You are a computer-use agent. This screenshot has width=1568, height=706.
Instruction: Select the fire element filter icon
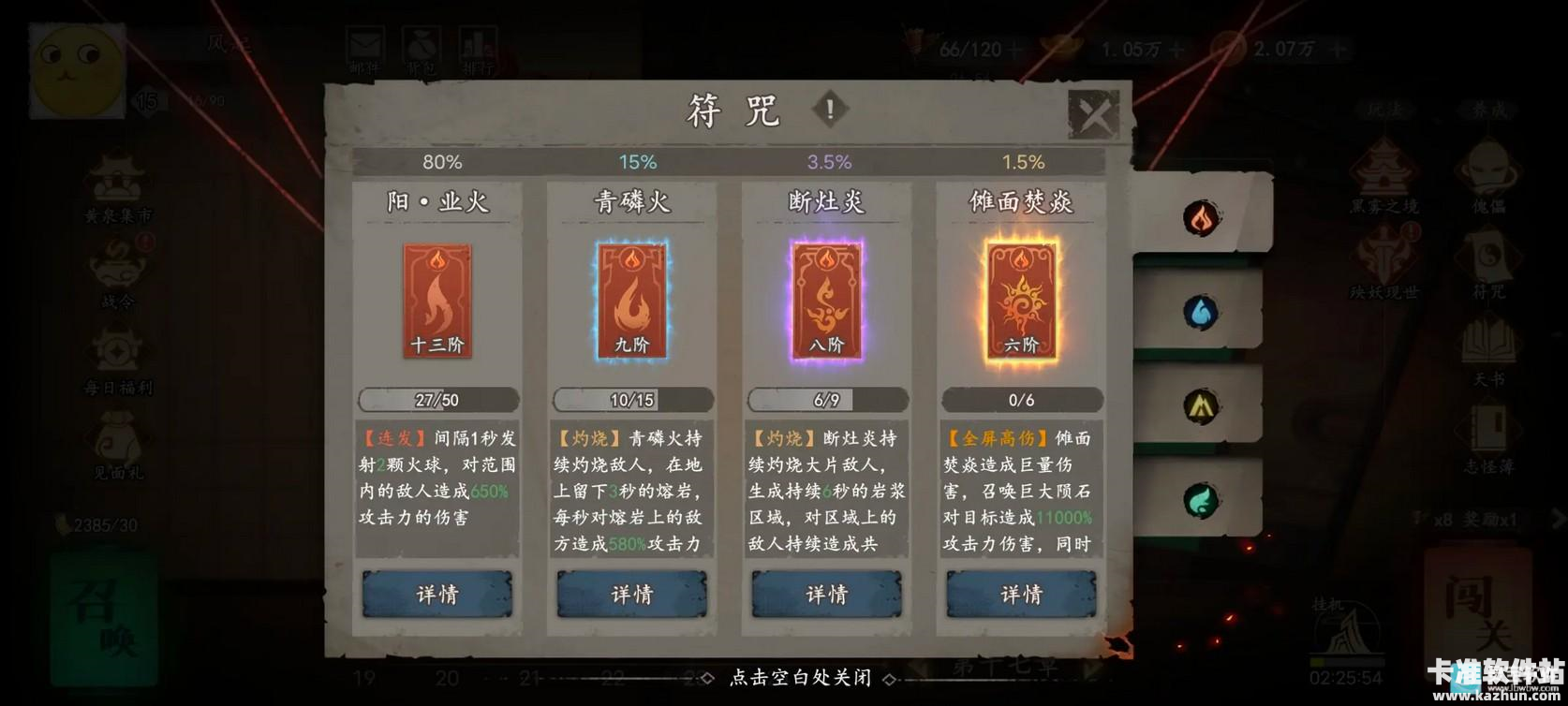[x=1202, y=217]
